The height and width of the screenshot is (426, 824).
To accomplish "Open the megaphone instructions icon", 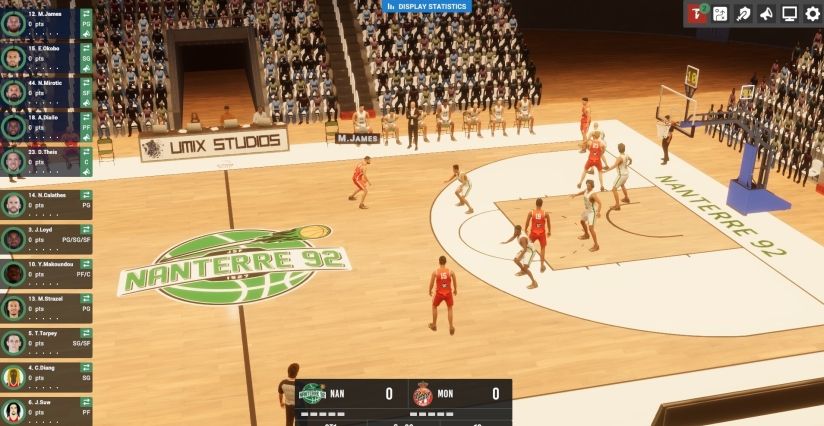I will 766,14.
